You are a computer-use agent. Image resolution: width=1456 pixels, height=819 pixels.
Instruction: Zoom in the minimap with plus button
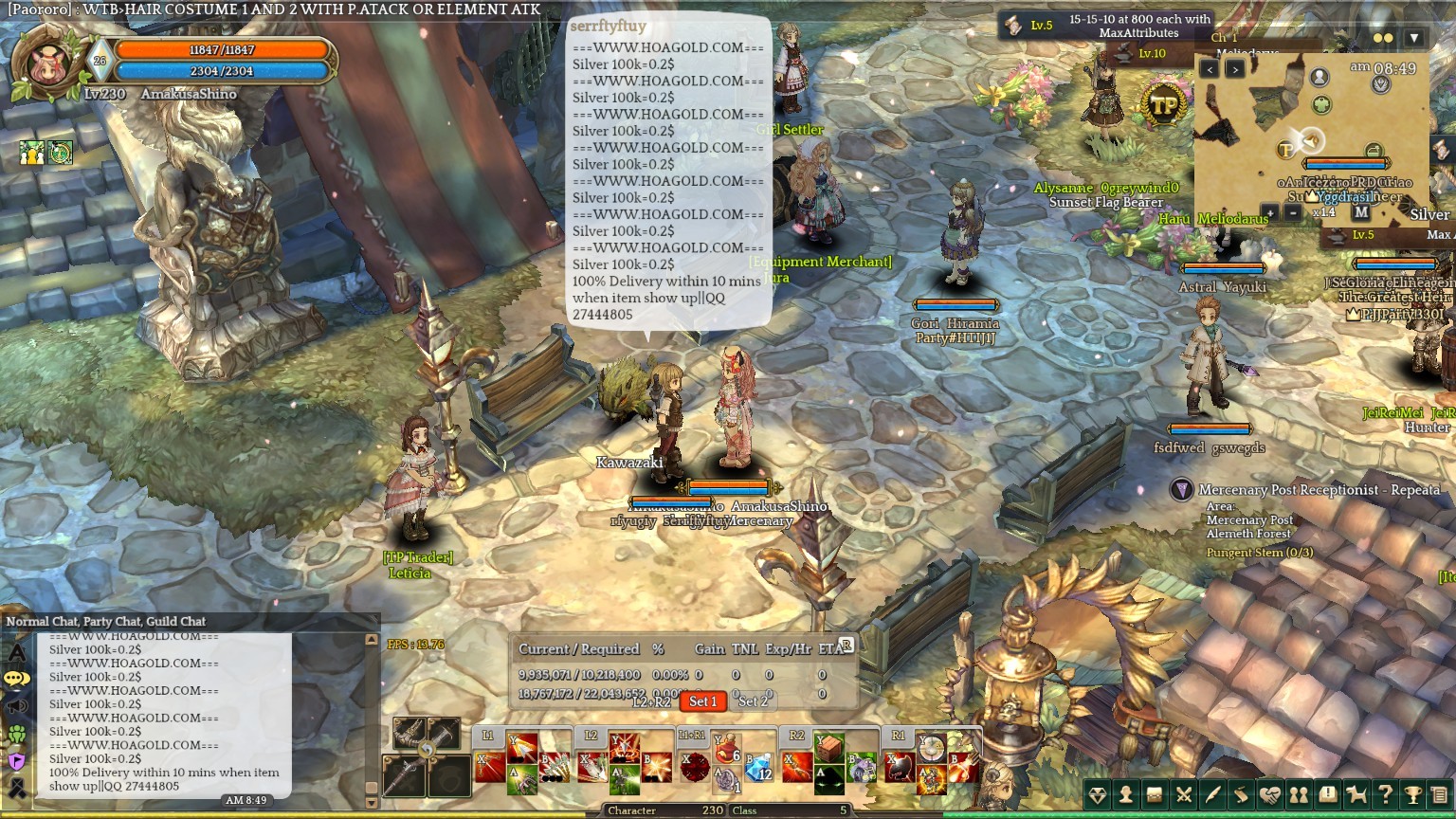pos(1269,213)
